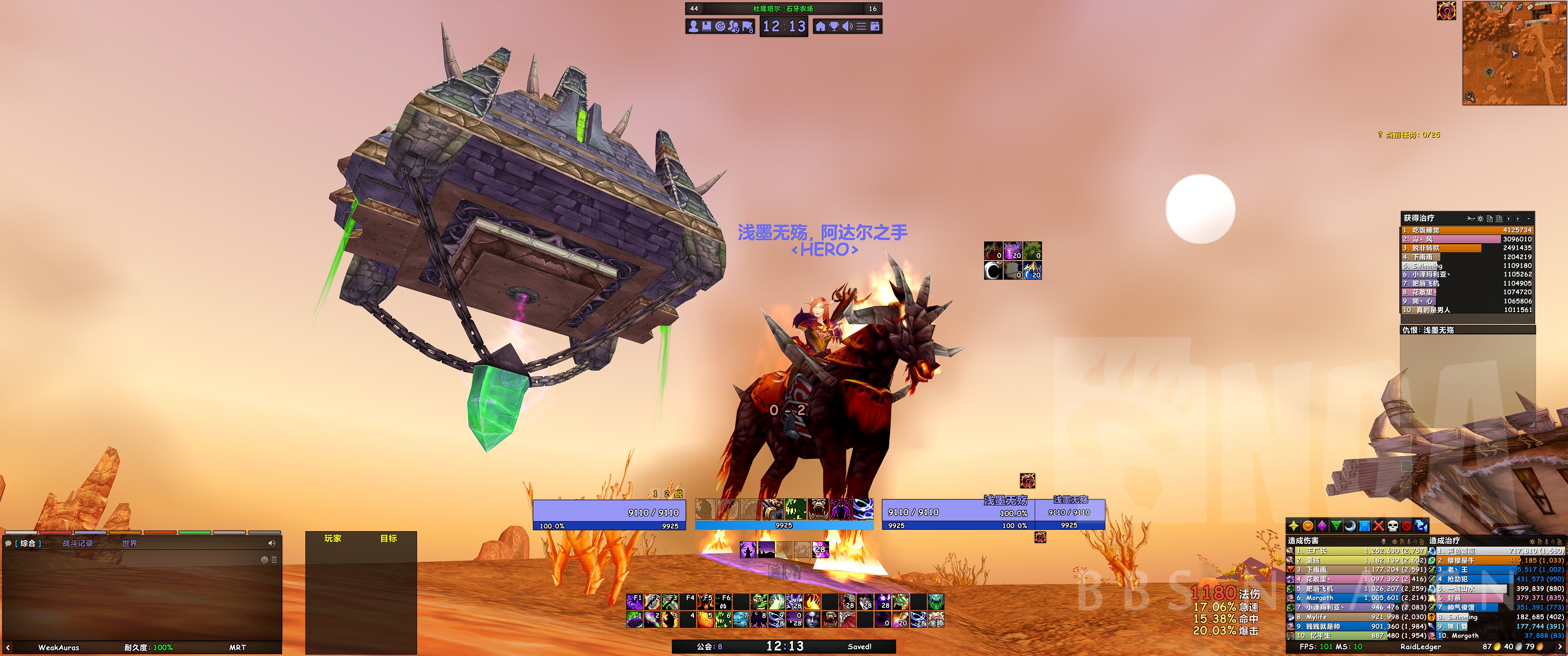
Task: Click the report megaphone icon on the healing meter
Action: (x=1471, y=219)
